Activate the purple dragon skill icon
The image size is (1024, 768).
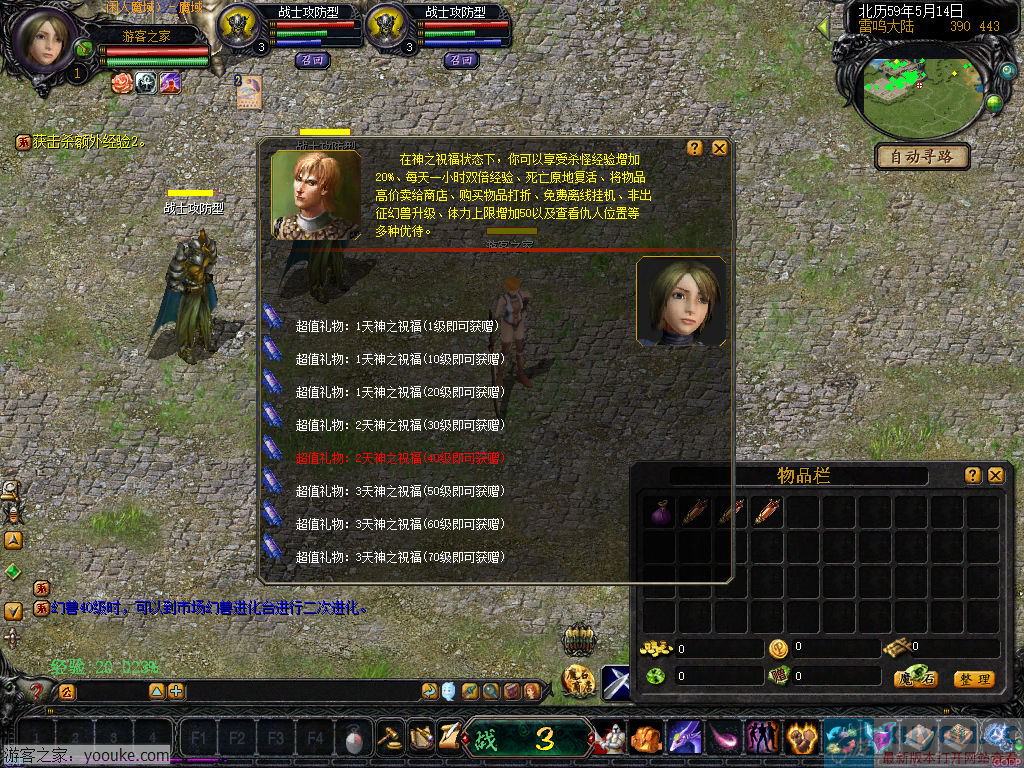tap(684, 739)
